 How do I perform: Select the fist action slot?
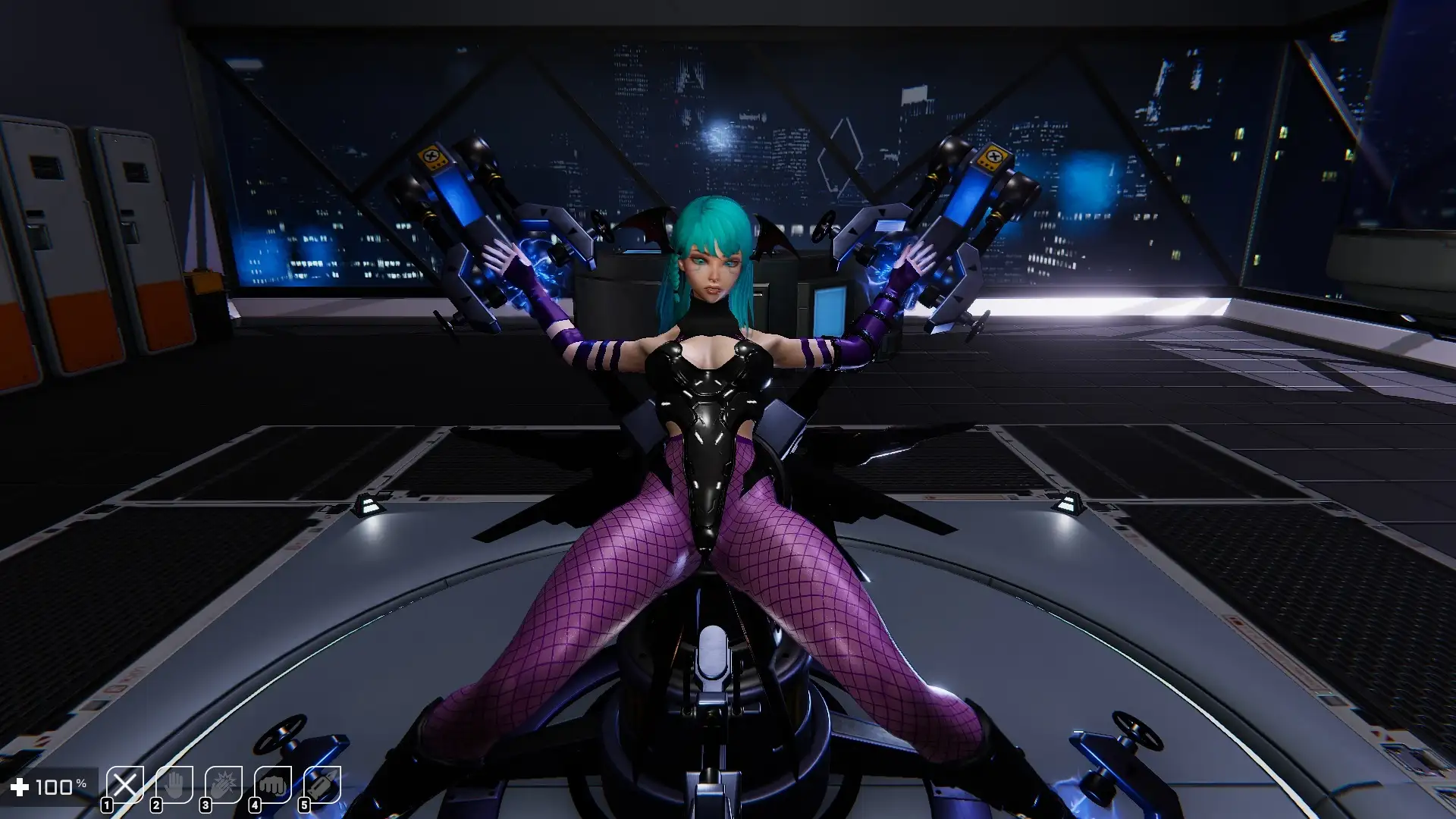[273, 785]
